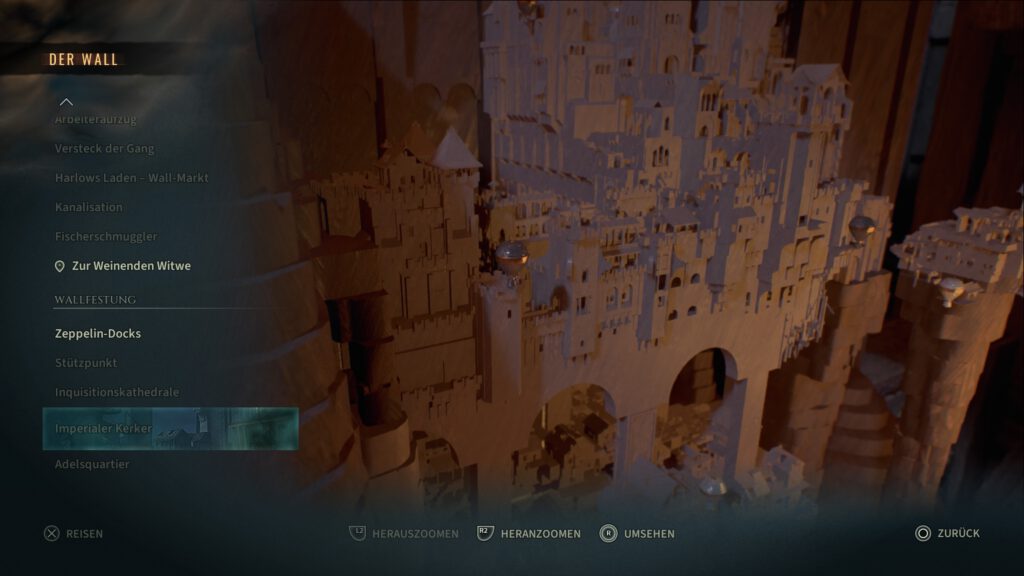This screenshot has width=1024, height=576.
Task: Choose Inquisitionskathedrale from the list
Action: pyautogui.click(x=117, y=392)
